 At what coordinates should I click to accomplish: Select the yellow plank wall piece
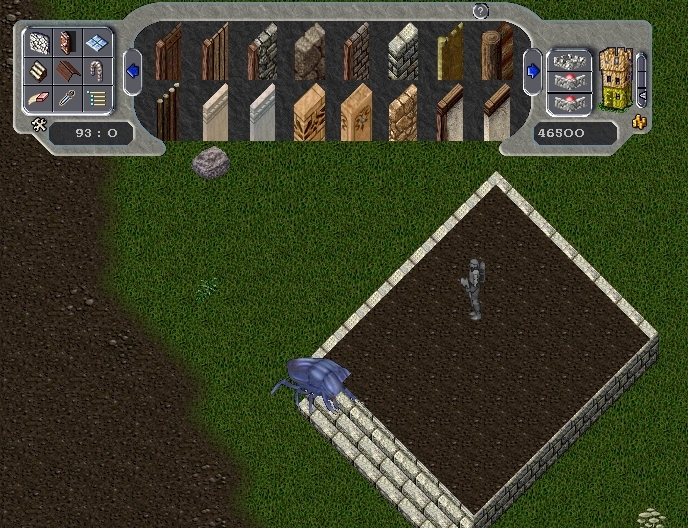pyautogui.click(x=450, y=51)
